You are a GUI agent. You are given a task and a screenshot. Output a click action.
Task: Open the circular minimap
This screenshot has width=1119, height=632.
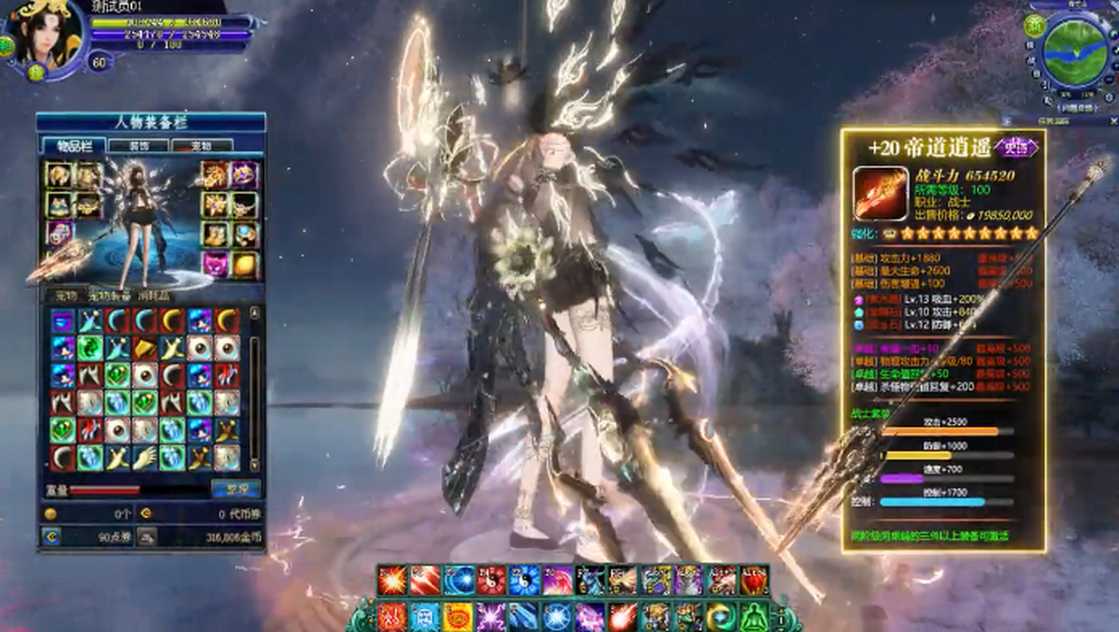click(1075, 50)
